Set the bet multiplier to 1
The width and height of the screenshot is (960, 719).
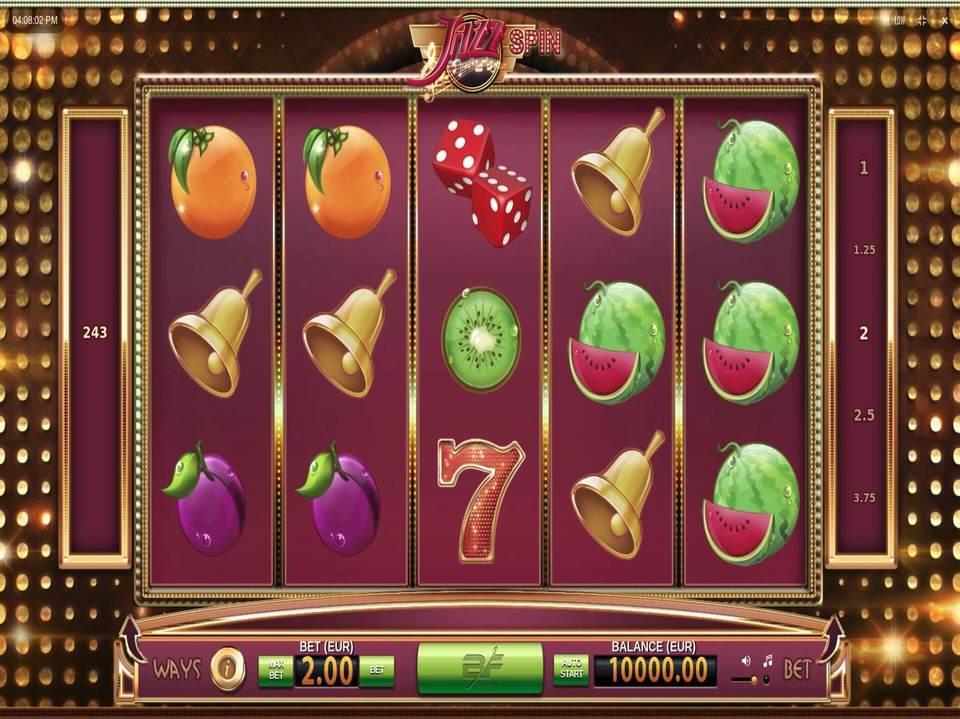864,168
